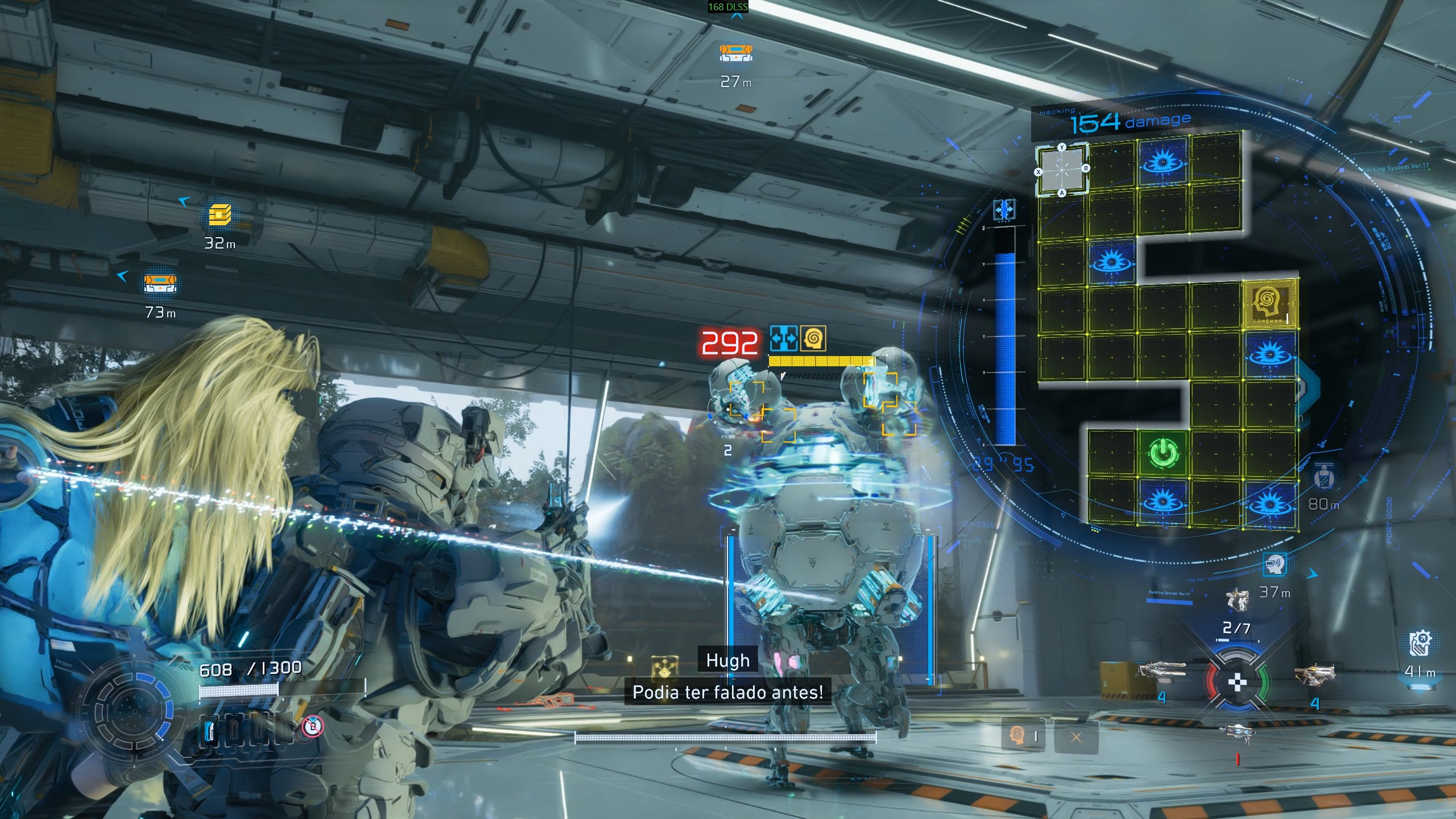Click the yellow spiral head status icon
Image resolution: width=1456 pixels, height=819 pixels.
click(x=813, y=339)
